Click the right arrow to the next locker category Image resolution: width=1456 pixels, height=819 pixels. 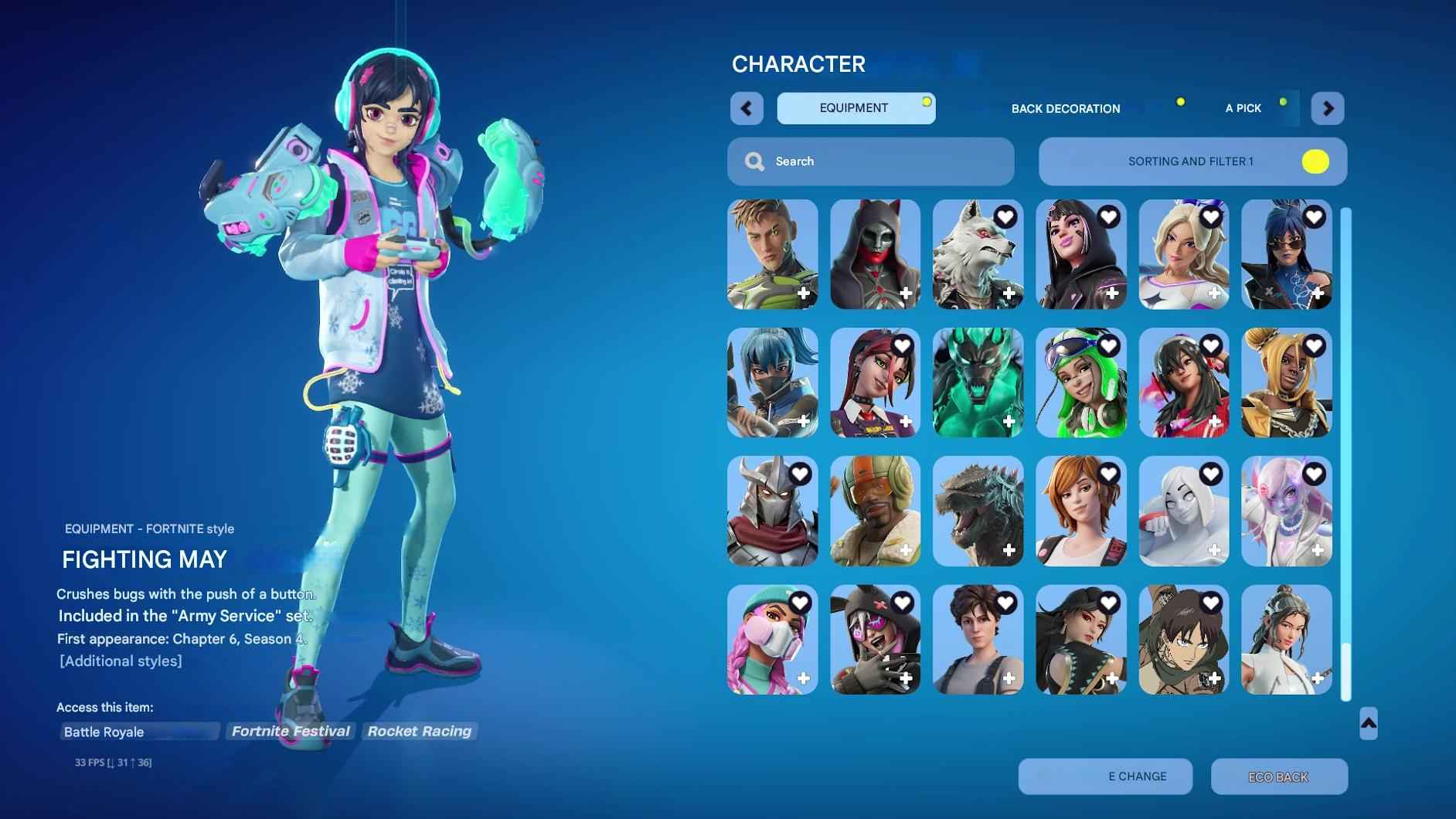click(1328, 108)
